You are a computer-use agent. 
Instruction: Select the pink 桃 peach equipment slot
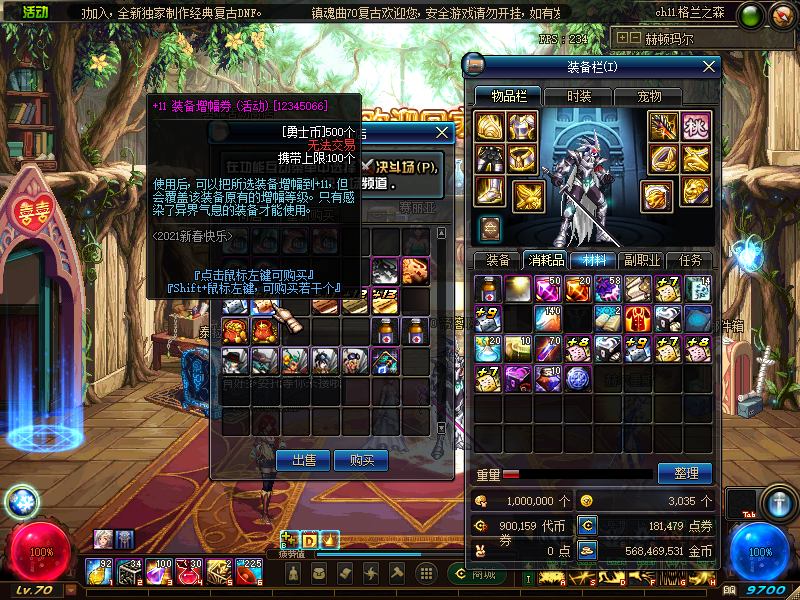(x=694, y=126)
